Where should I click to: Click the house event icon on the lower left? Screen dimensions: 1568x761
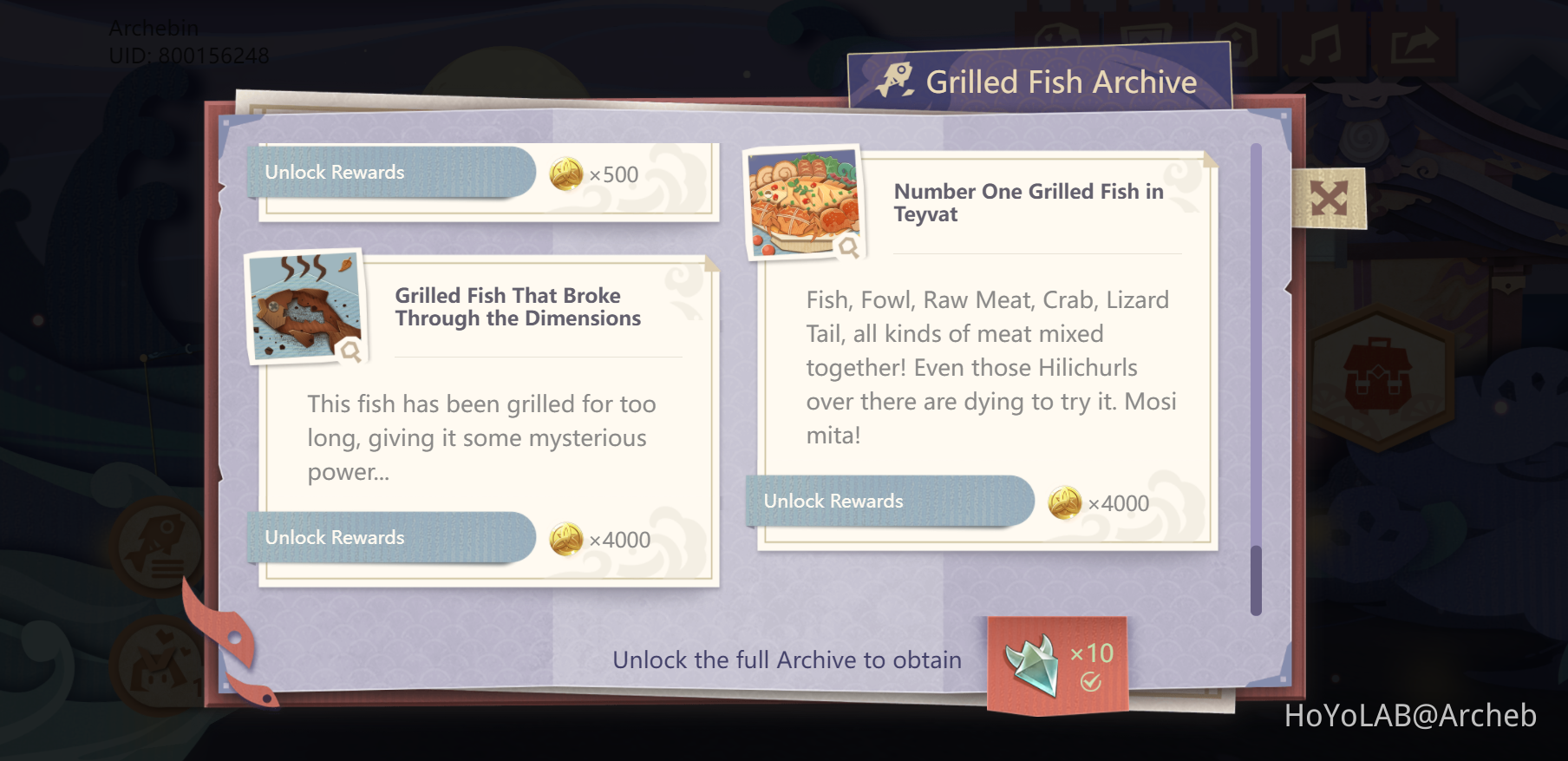point(156,664)
